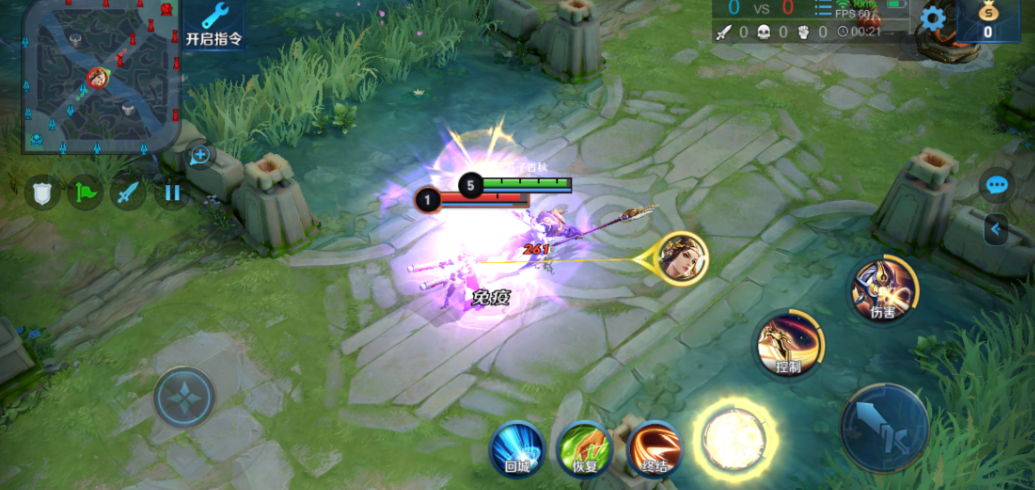Open the 开启指令 command panel

214,26
